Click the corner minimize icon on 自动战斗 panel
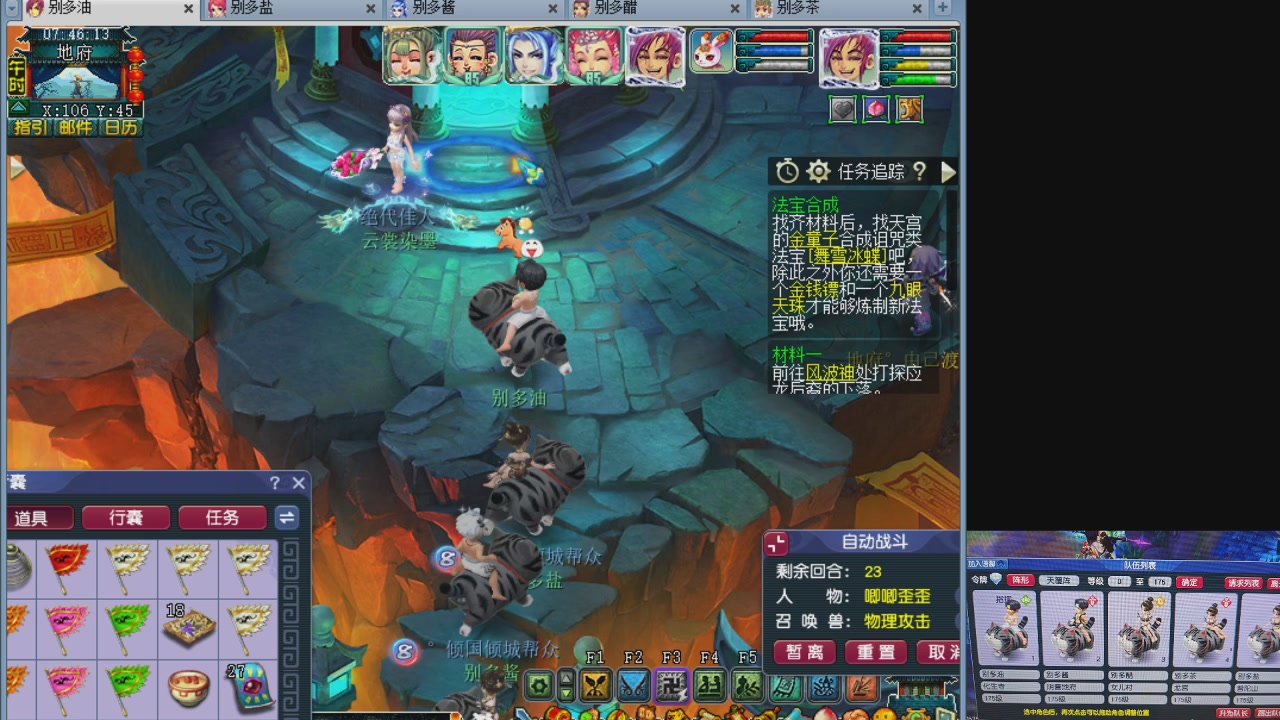The height and width of the screenshot is (720, 1280). [x=775, y=542]
